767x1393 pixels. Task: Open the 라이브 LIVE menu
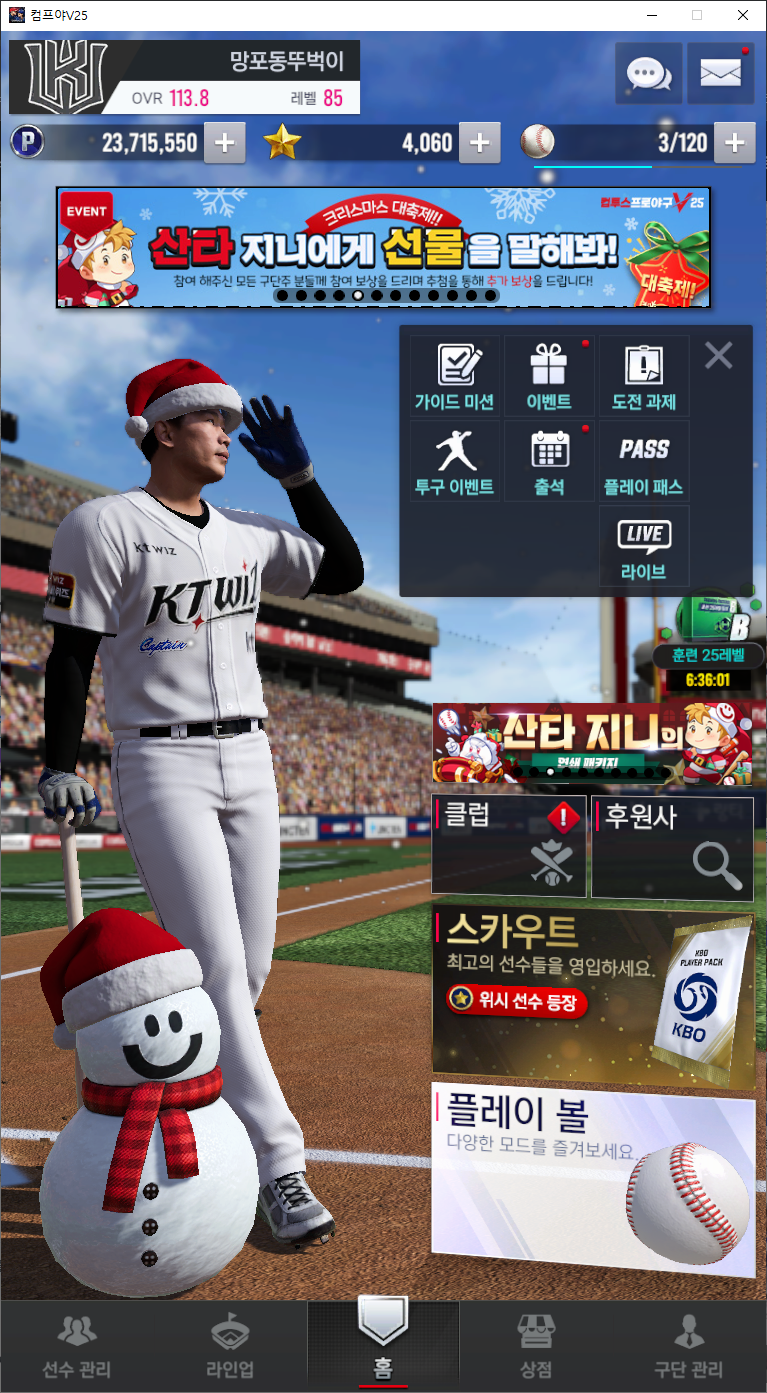[644, 546]
